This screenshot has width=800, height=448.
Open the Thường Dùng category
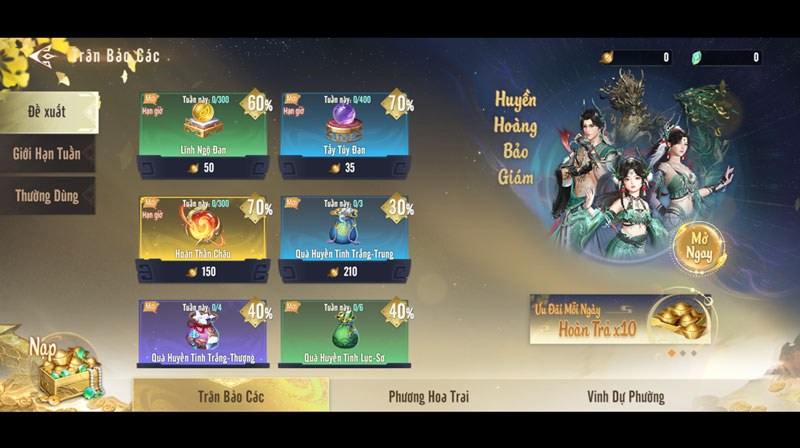coord(47,197)
